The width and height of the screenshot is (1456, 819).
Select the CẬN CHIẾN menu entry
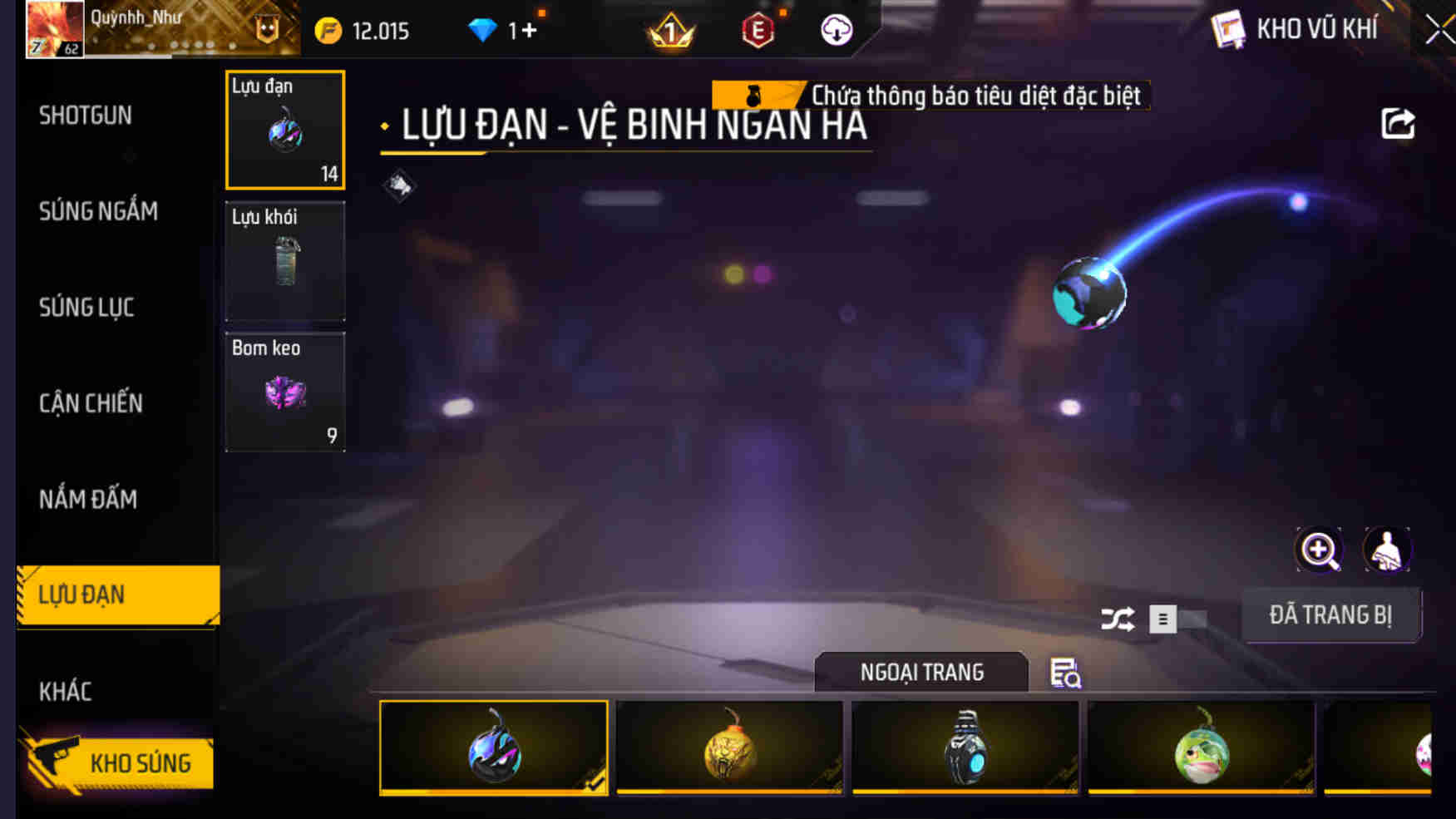(91, 402)
